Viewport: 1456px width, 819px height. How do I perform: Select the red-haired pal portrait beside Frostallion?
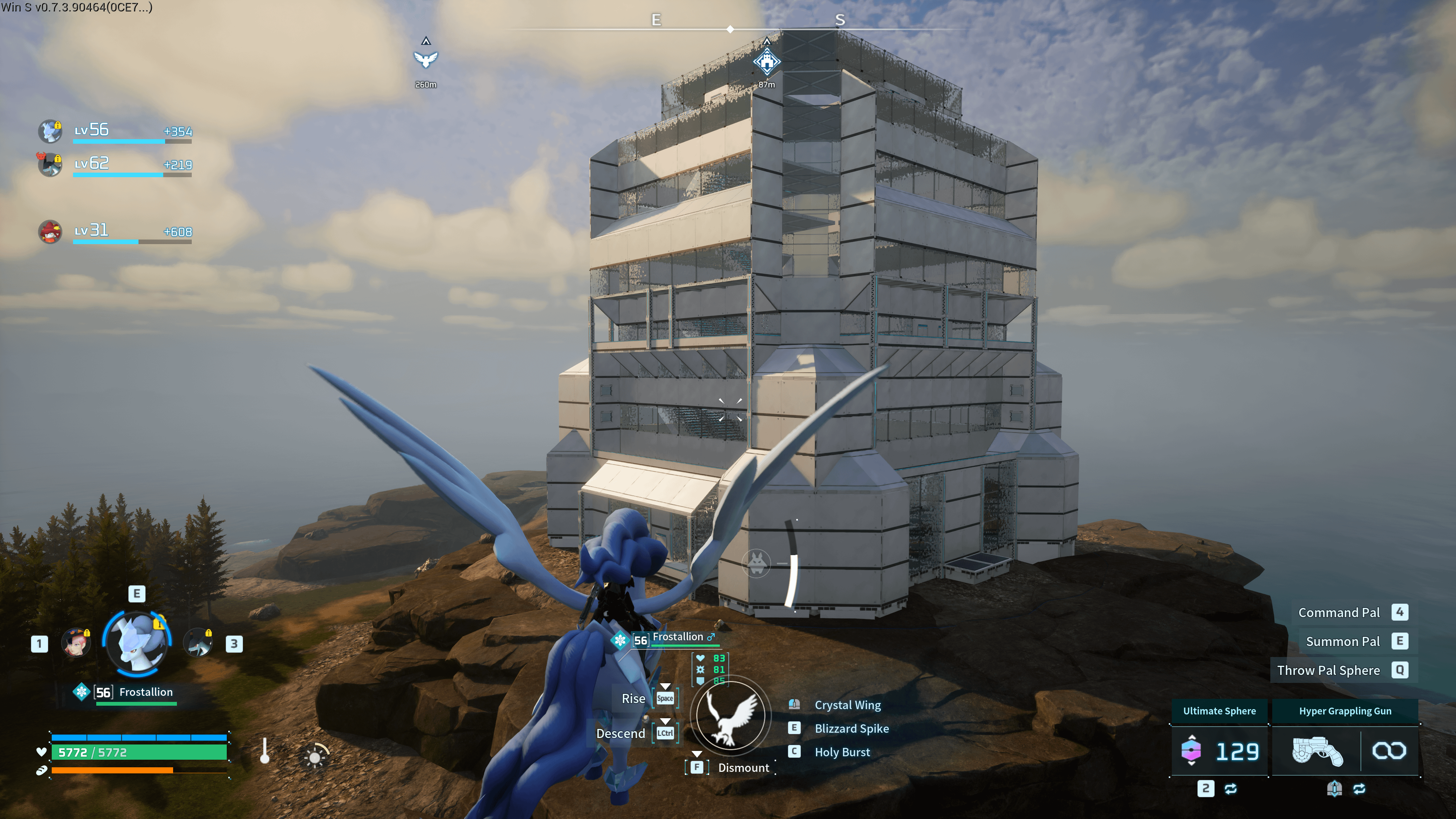click(x=76, y=643)
